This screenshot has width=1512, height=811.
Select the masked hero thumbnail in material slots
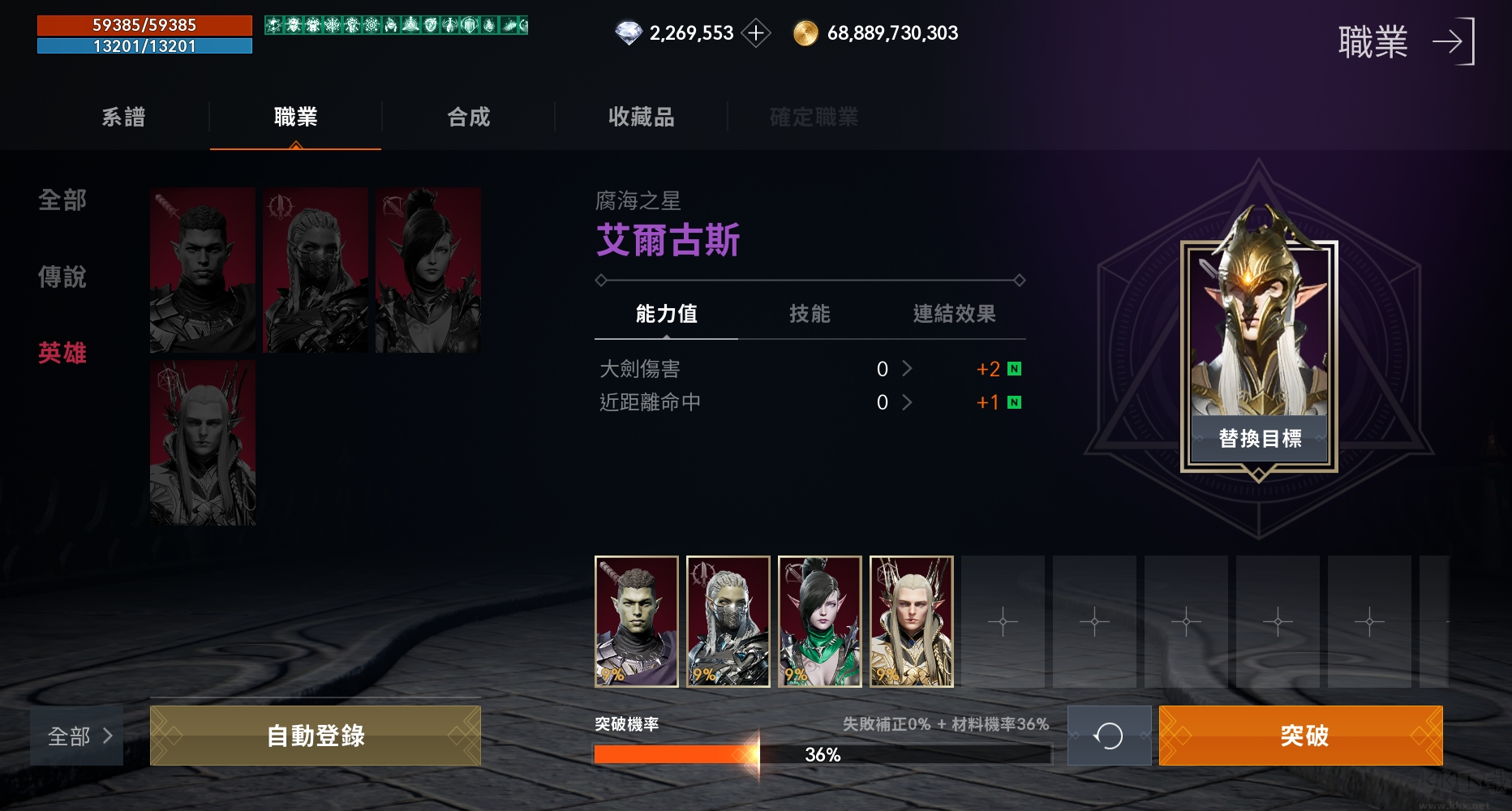point(728,622)
